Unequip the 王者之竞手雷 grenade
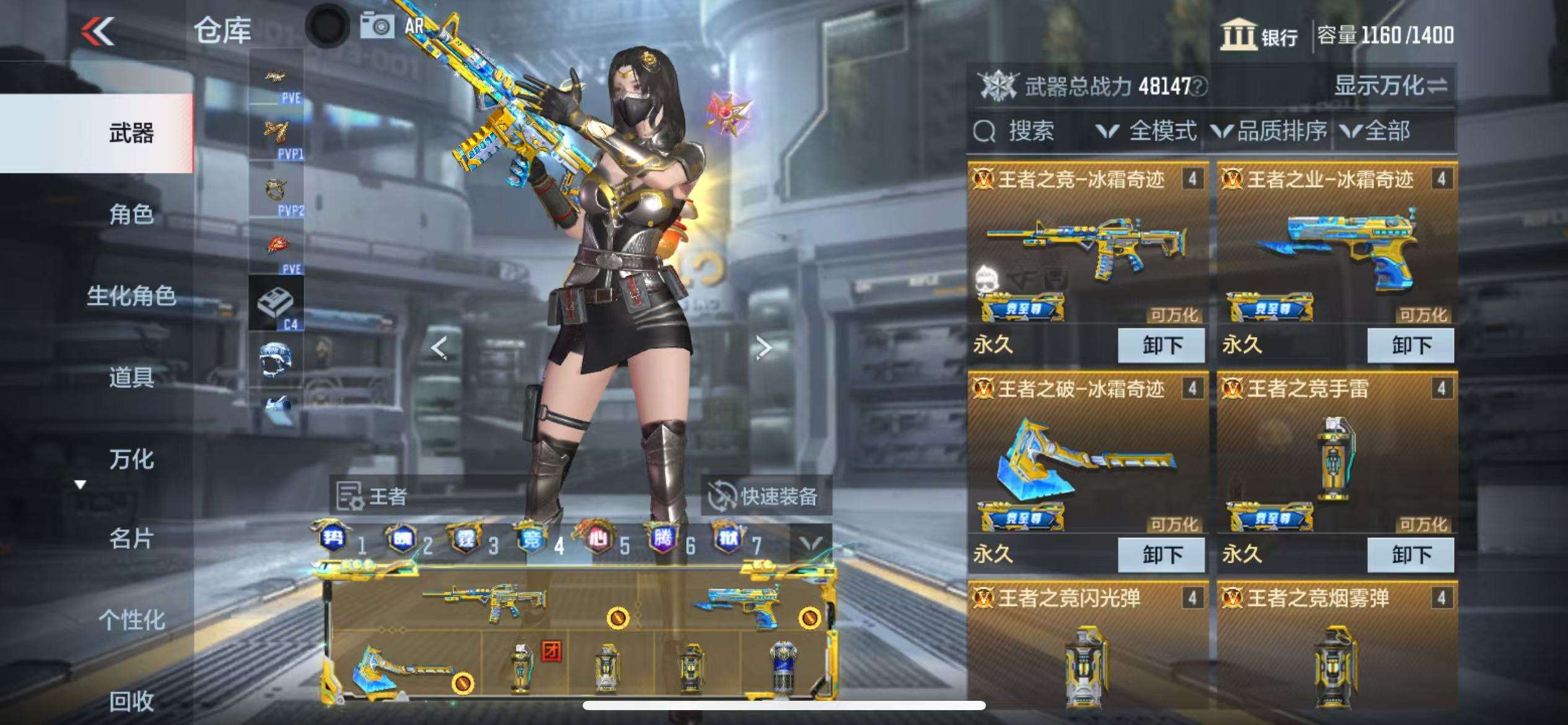The width and height of the screenshot is (1568, 725). (1411, 555)
